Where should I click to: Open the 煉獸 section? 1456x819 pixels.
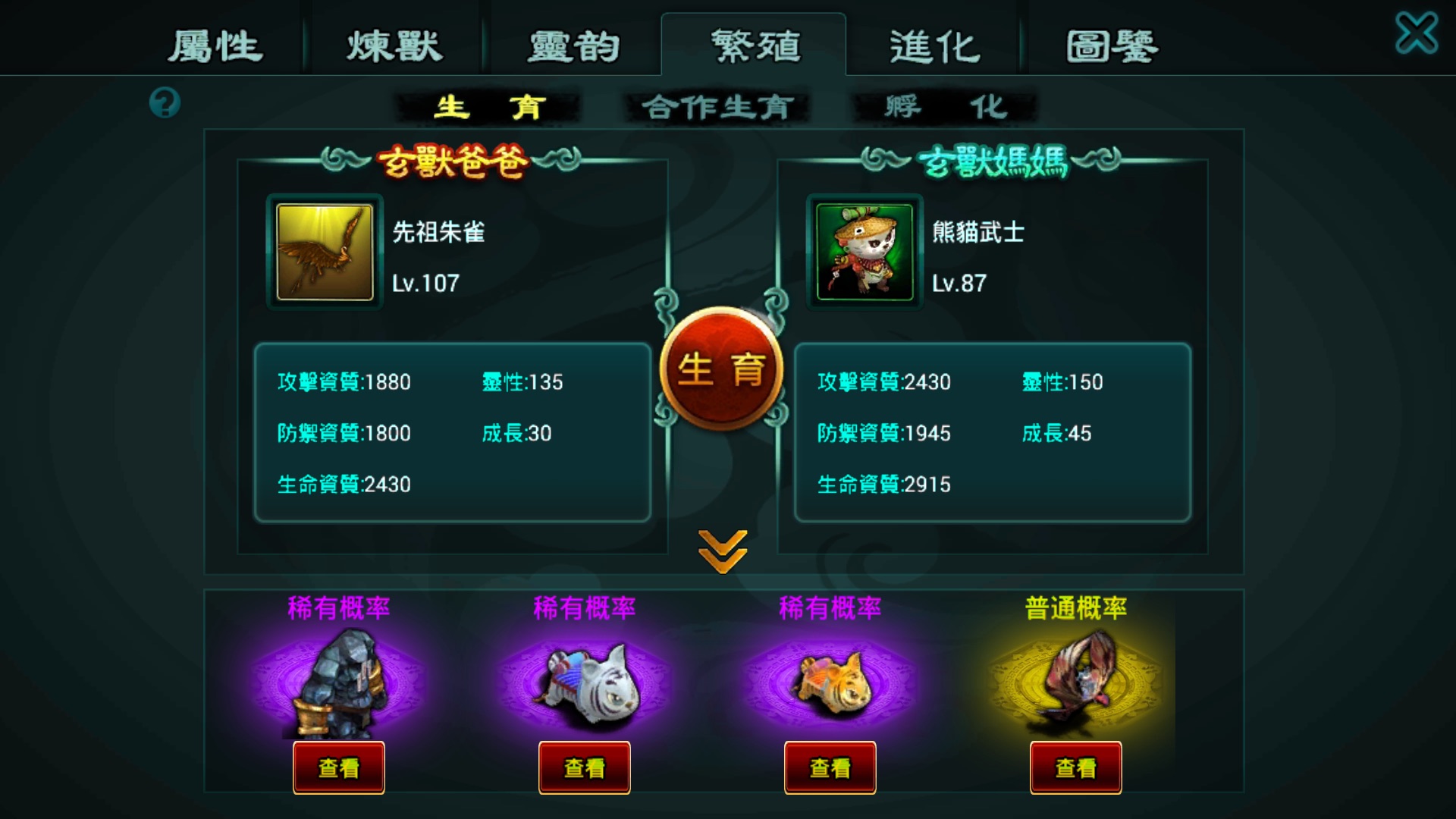point(397,45)
